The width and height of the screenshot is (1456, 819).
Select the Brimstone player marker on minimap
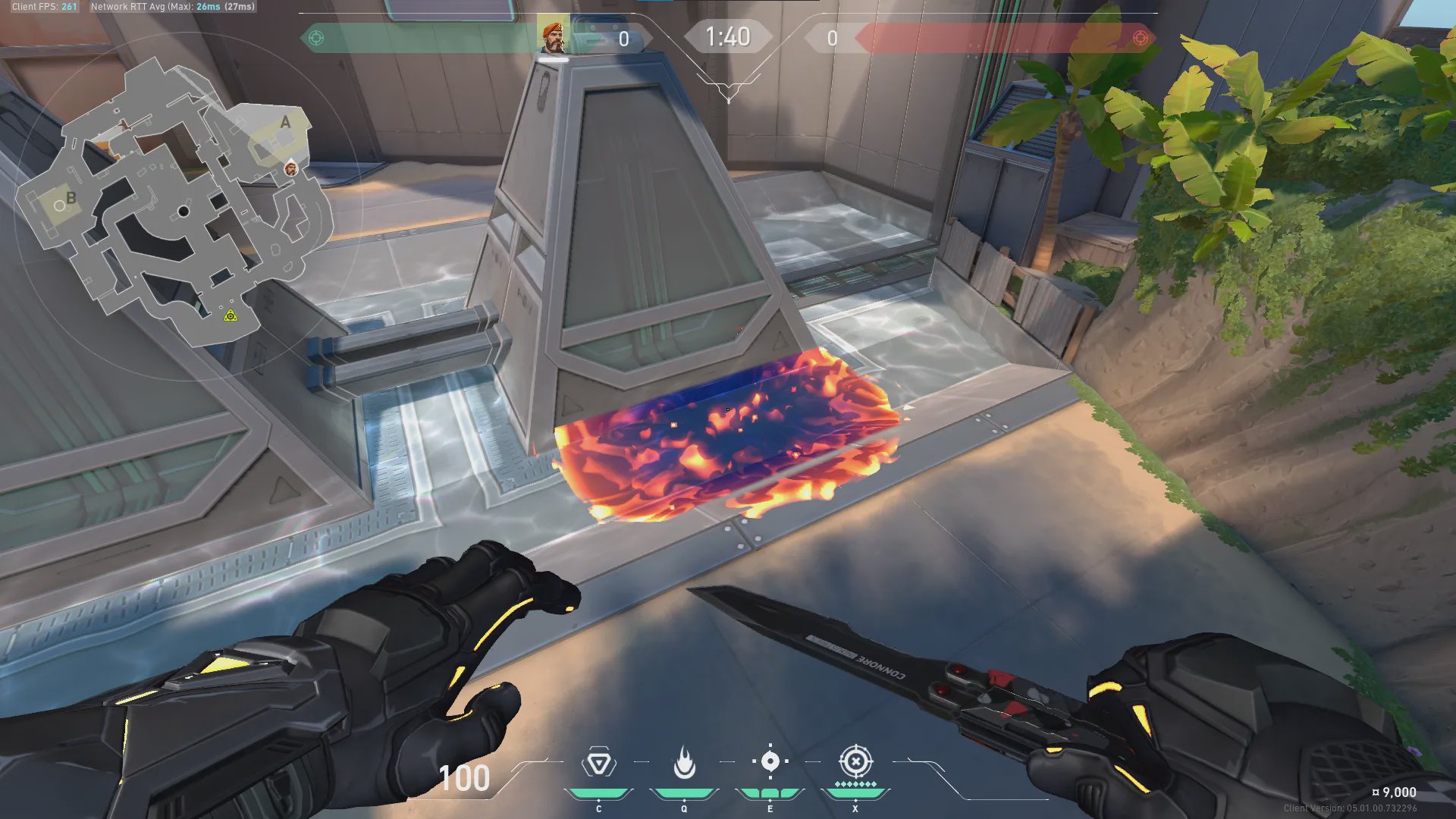click(291, 168)
